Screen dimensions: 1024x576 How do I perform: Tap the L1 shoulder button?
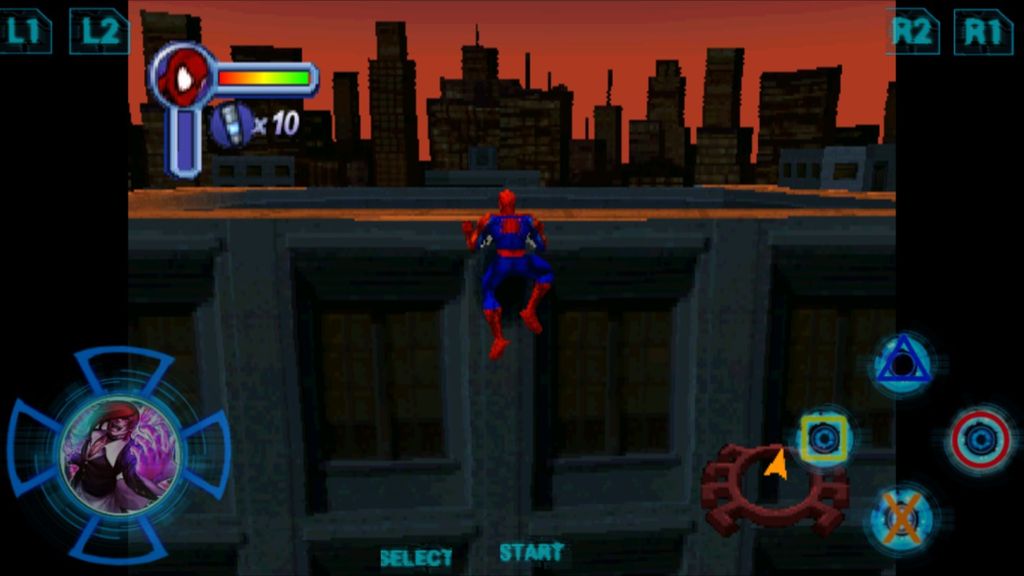(25, 31)
